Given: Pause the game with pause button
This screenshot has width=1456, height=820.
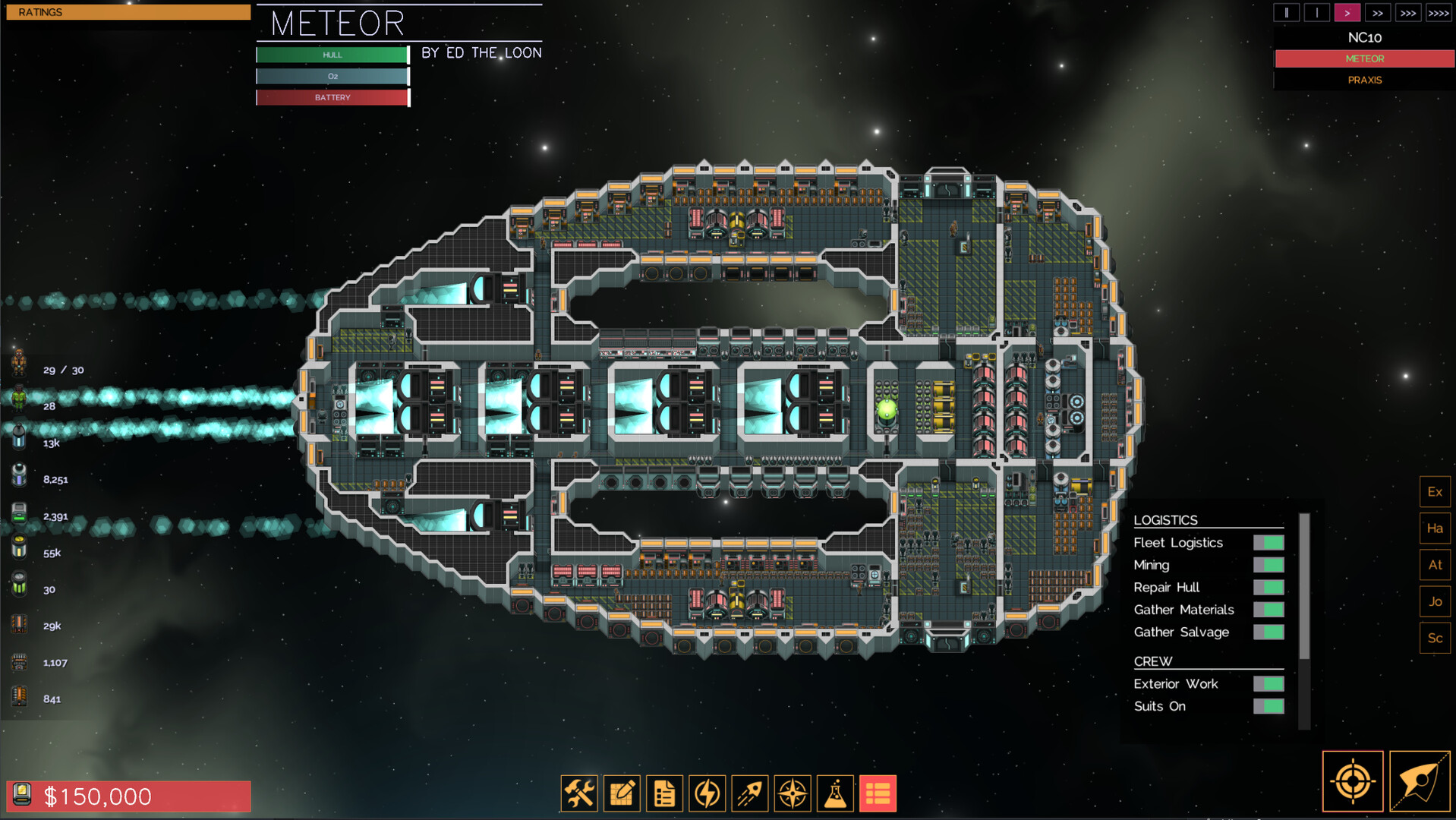Looking at the screenshot, I should click(x=1286, y=12).
